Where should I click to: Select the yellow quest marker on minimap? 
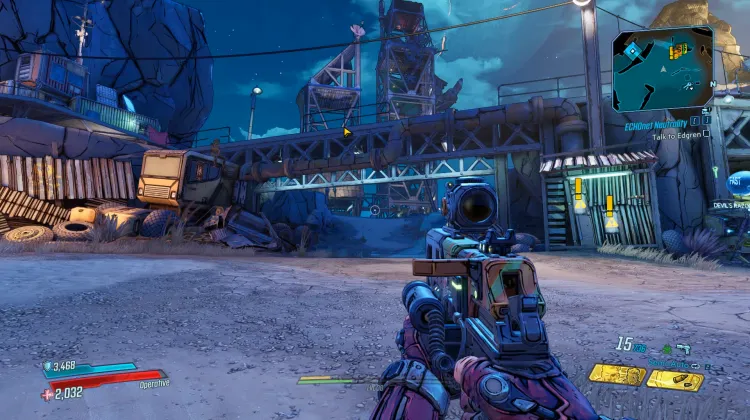(x=679, y=49)
